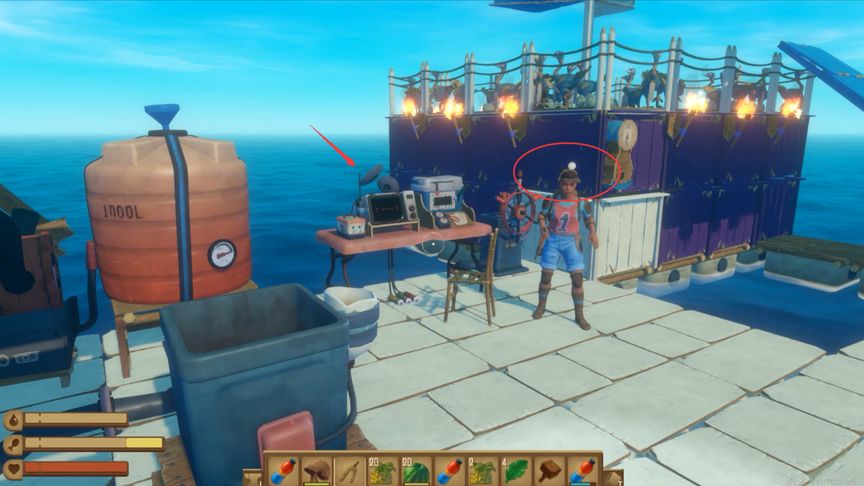This screenshot has height=486, width=864.
Task: Select the brown leather hat hotbar slot
Action: pos(317,470)
